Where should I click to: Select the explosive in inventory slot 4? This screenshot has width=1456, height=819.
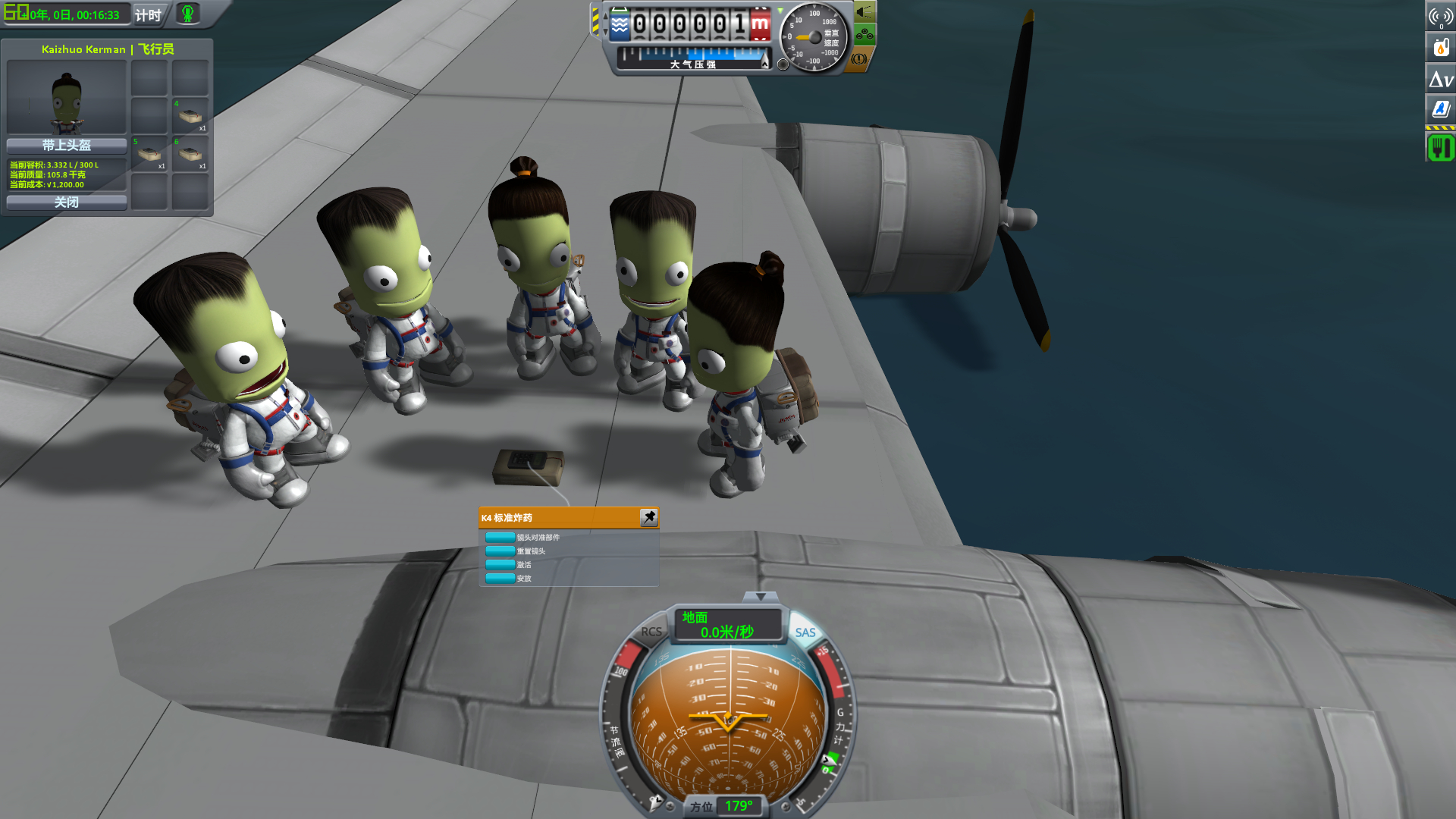(x=190, y=116)
